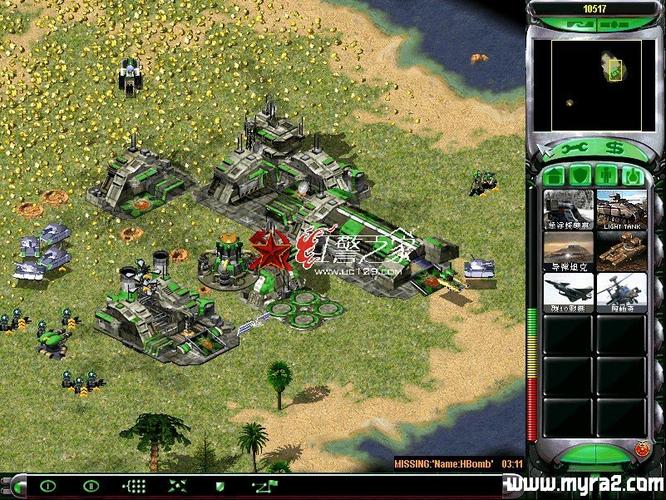Image resolution: width=666 pixels, height=500 pixels.
Task: Select team two button on command bar
Action: pyautogui.click(x=90, y=486)
